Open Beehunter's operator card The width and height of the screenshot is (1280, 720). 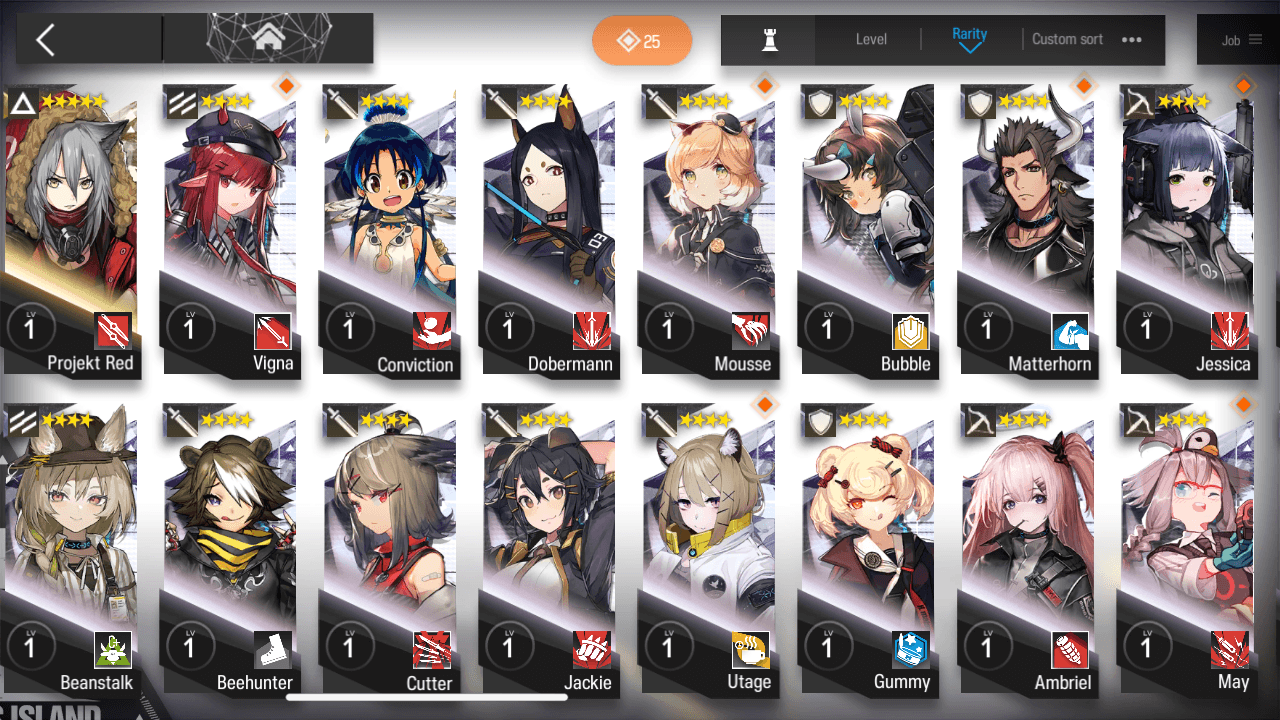pyautogui.click(x=230, y=550)
